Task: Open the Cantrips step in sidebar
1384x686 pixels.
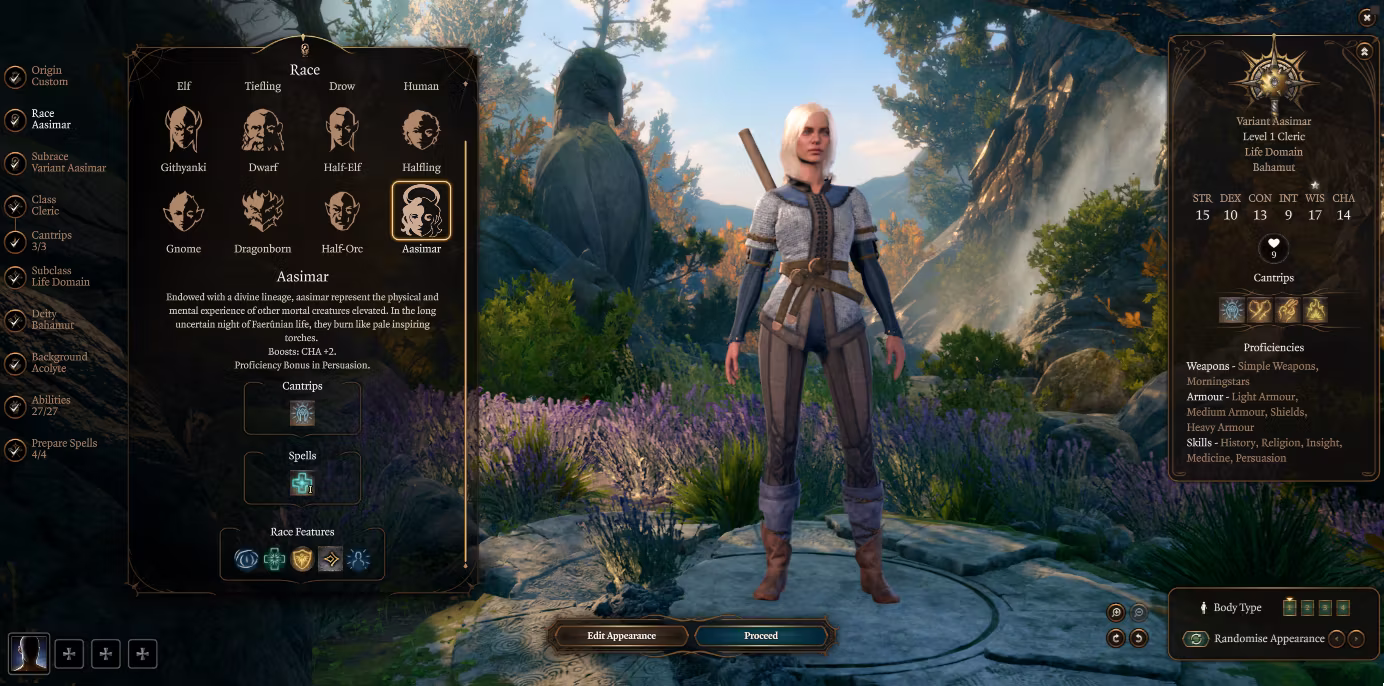Action: tap(51, 241)
